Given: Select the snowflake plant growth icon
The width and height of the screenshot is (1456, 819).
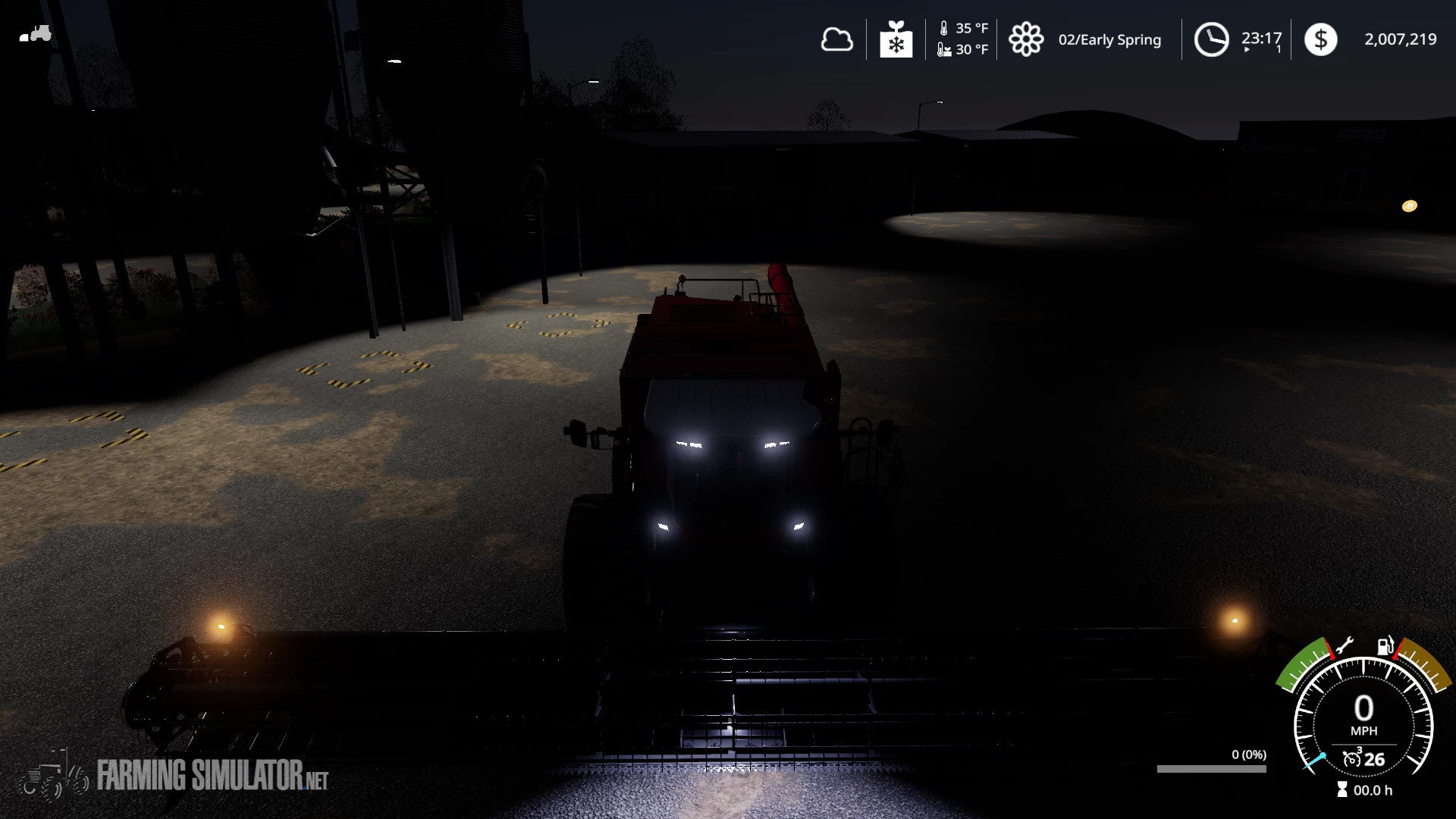Looking at the screenshot, I should tap(896, 39).
